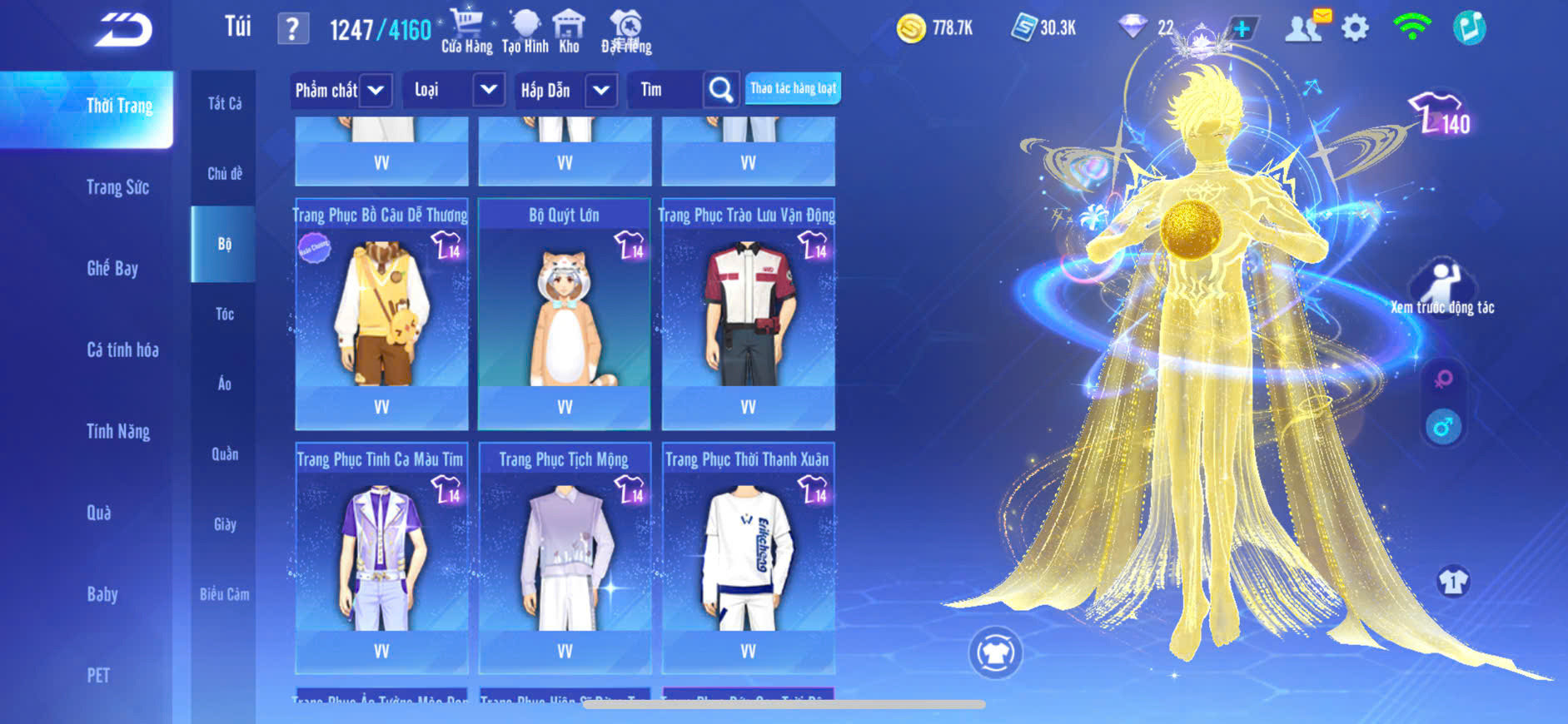1568x724 pixels.
Task: Choose the Giày sub-category
Action: tap(224, 524)
